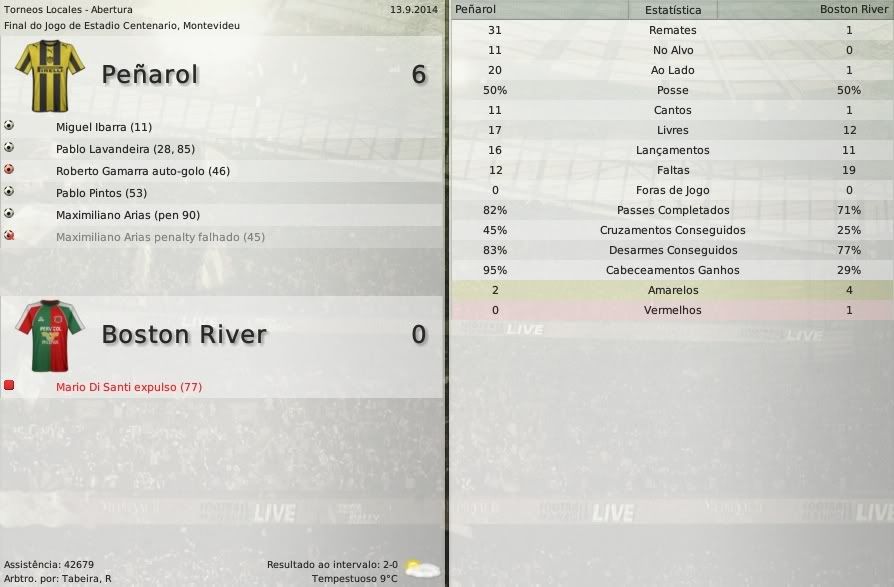Open the Boston River team name link

click(184, 334)
